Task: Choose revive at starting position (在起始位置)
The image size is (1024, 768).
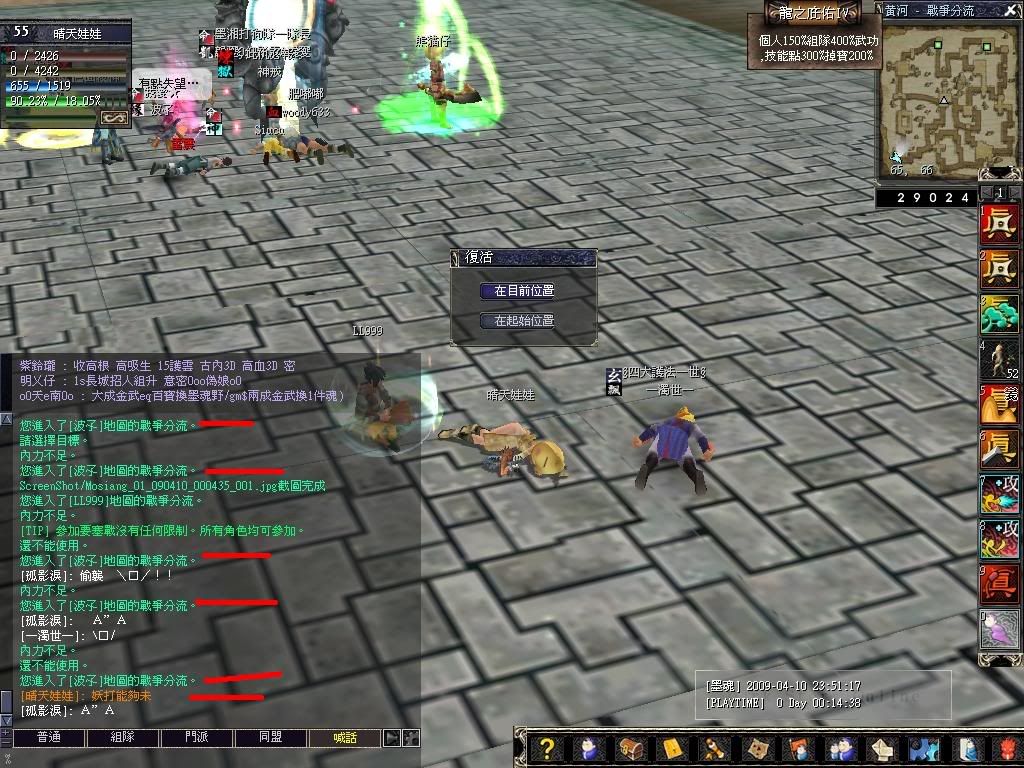Action: coord(524,321)
